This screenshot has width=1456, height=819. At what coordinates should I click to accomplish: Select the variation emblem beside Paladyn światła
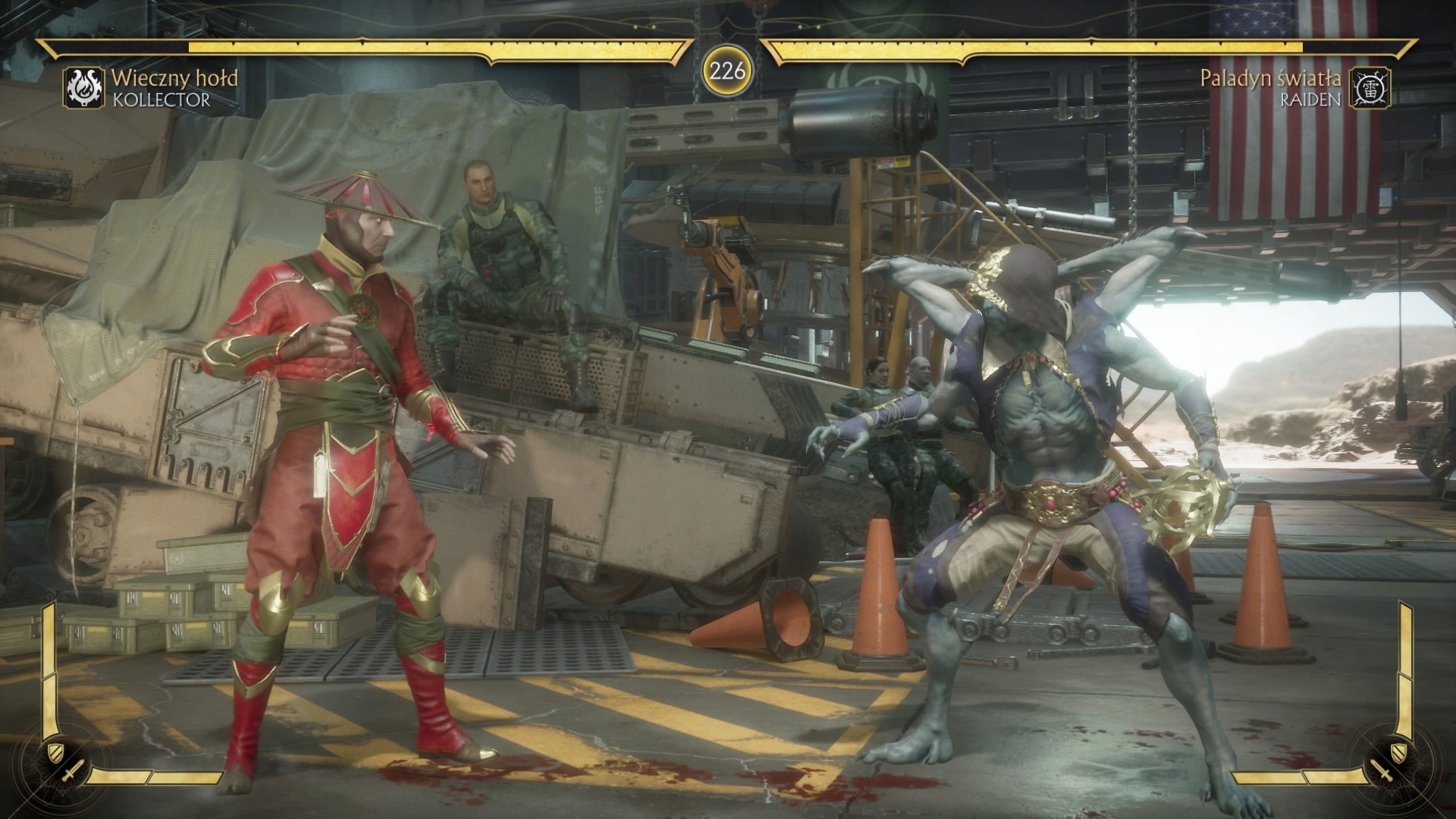[1370, 87]
